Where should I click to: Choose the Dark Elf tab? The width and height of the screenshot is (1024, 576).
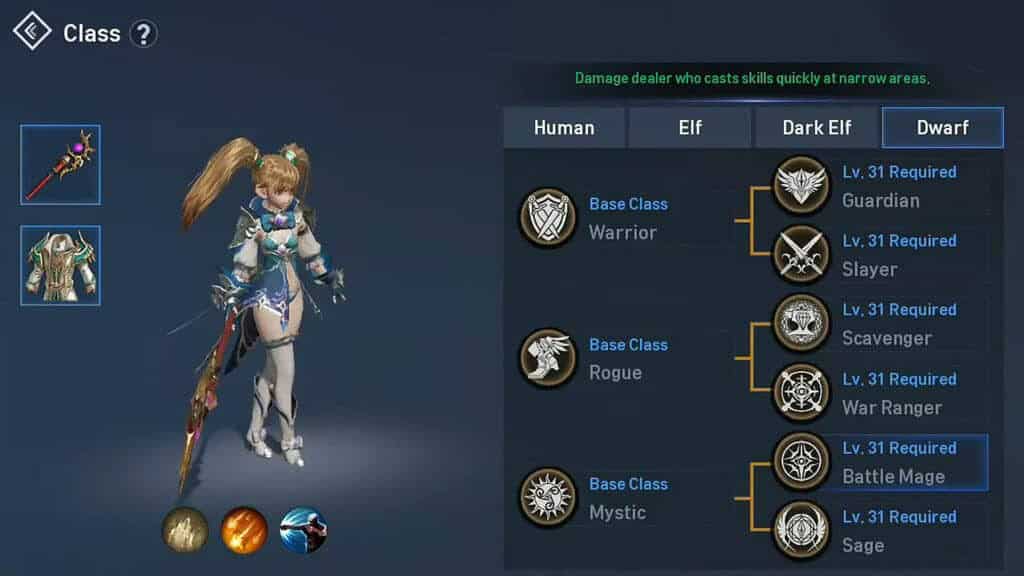817,128
